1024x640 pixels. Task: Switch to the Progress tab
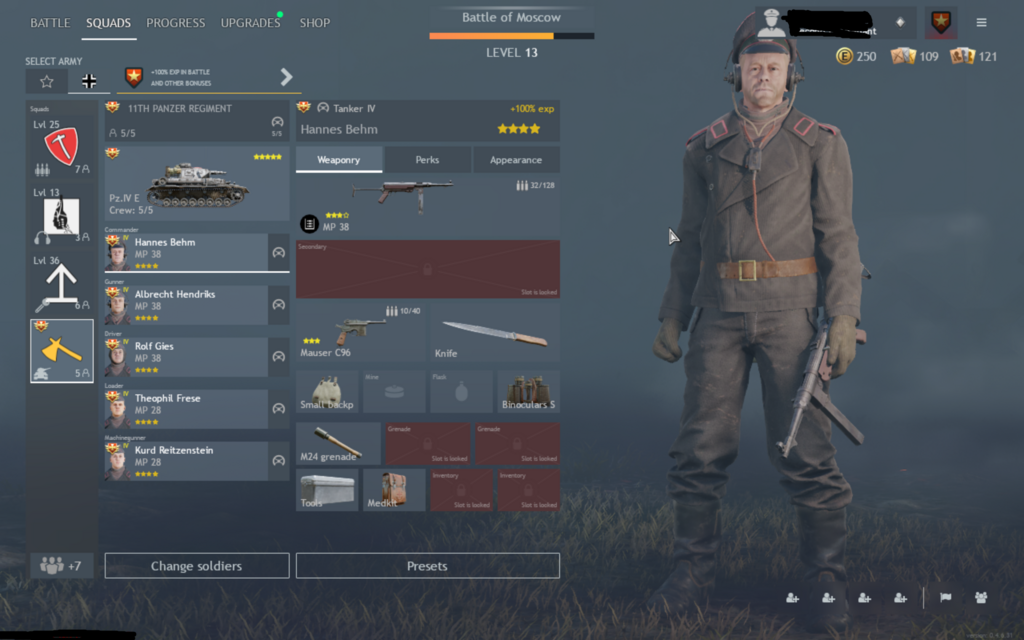point(175,23)
